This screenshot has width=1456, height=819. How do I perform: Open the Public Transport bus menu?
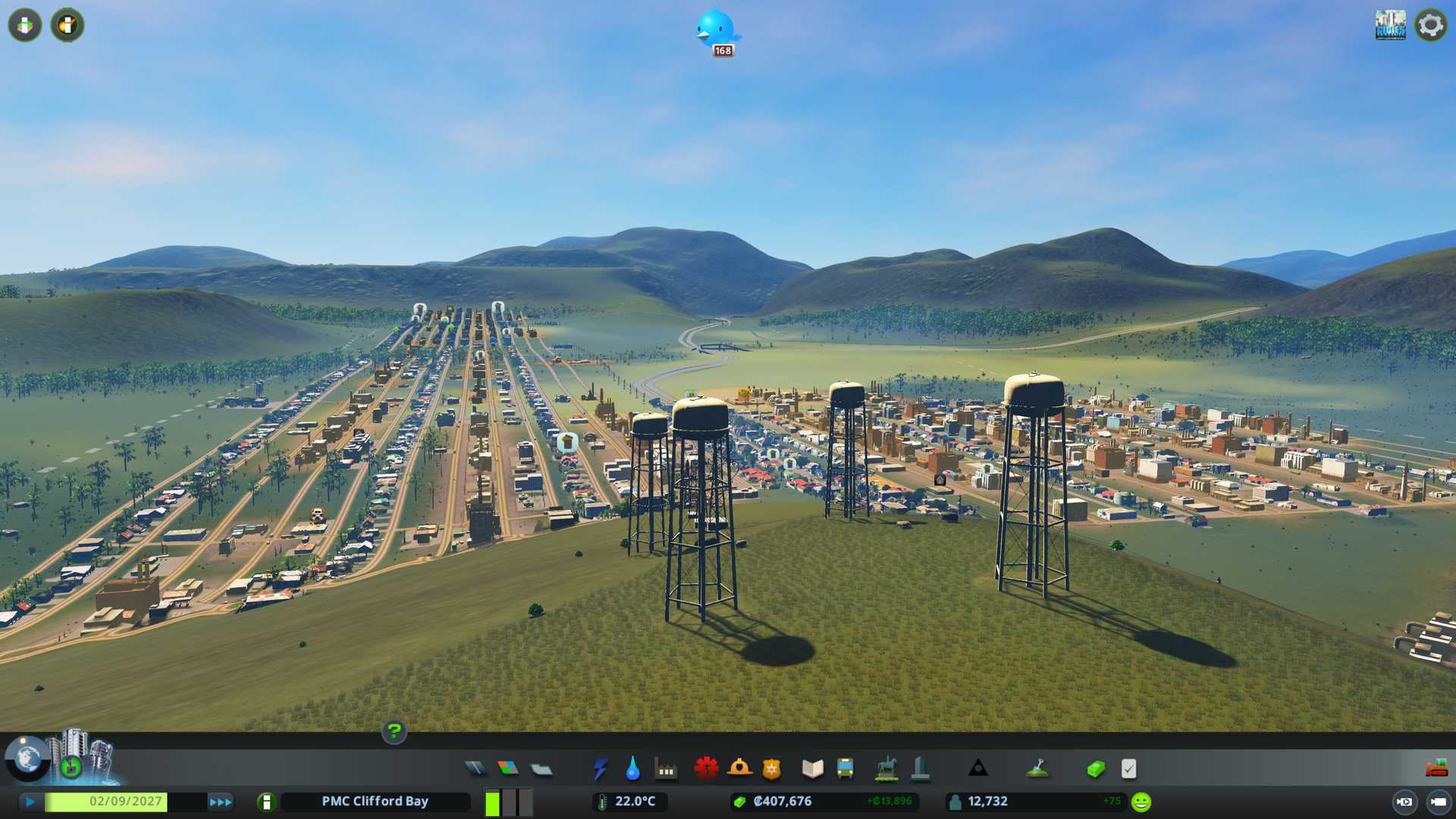point(846,769)
